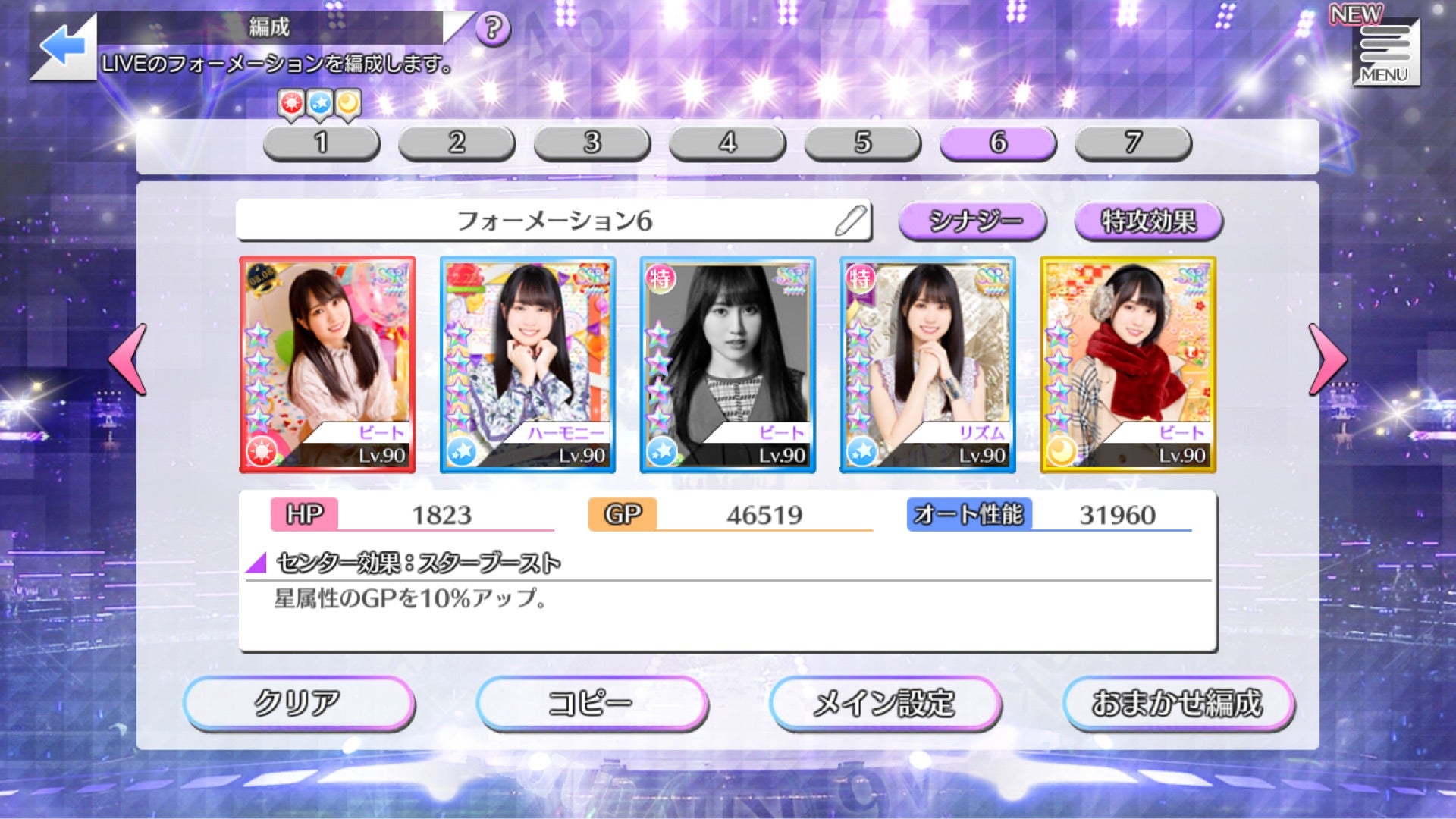Switch to formation tab 2

click(x=457, y=143)
